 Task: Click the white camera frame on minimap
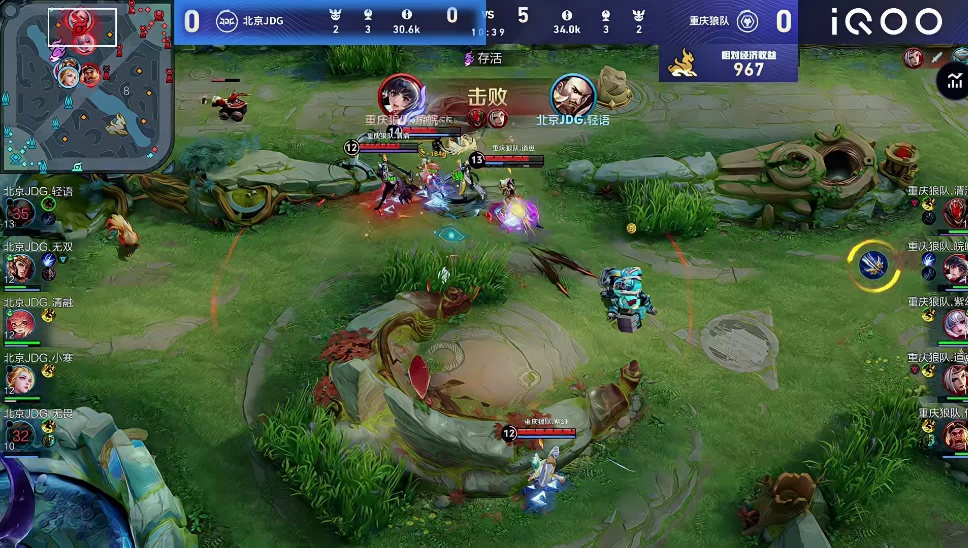pyautogui.click(x=82, y=27)
